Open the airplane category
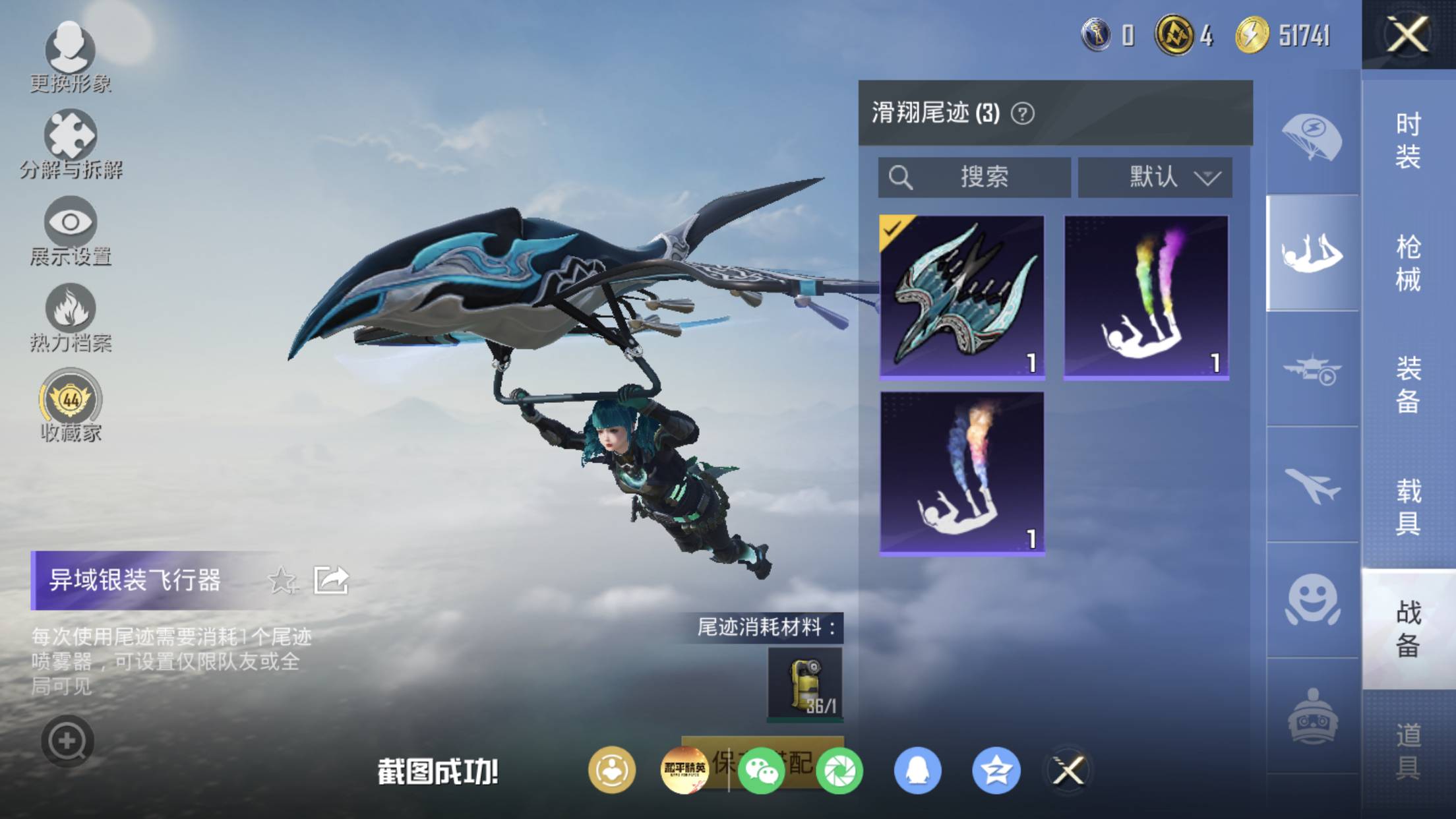This screenshot has width=1456, height=819. (1312, 485)
